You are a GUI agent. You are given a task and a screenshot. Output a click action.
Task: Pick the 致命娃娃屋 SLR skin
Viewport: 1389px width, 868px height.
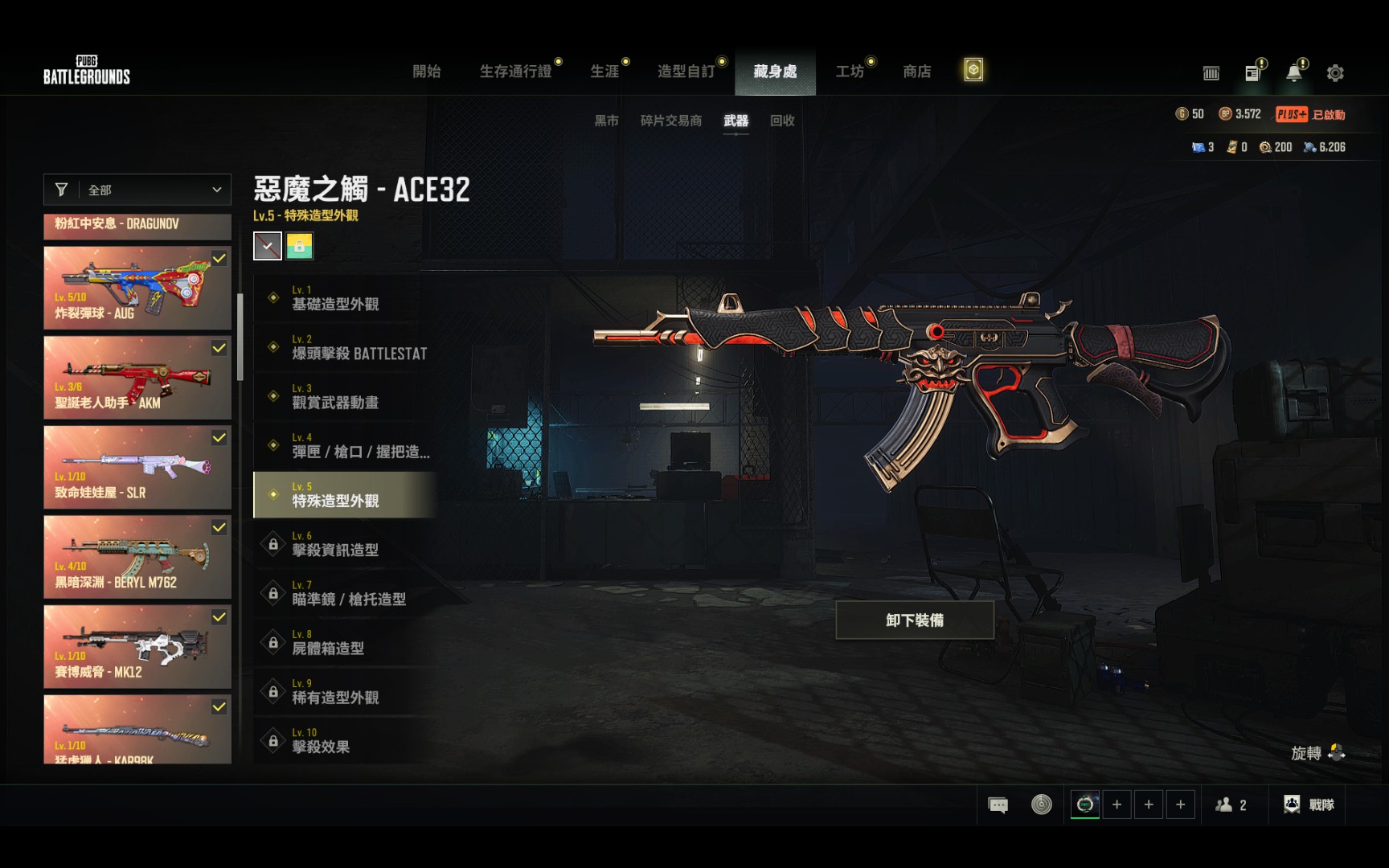137,467
